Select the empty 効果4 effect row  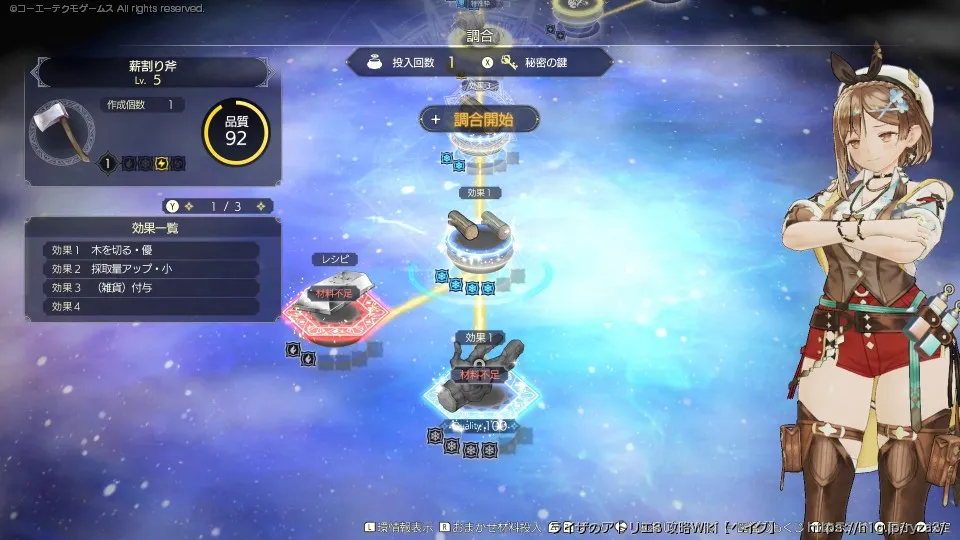(150, 307)
